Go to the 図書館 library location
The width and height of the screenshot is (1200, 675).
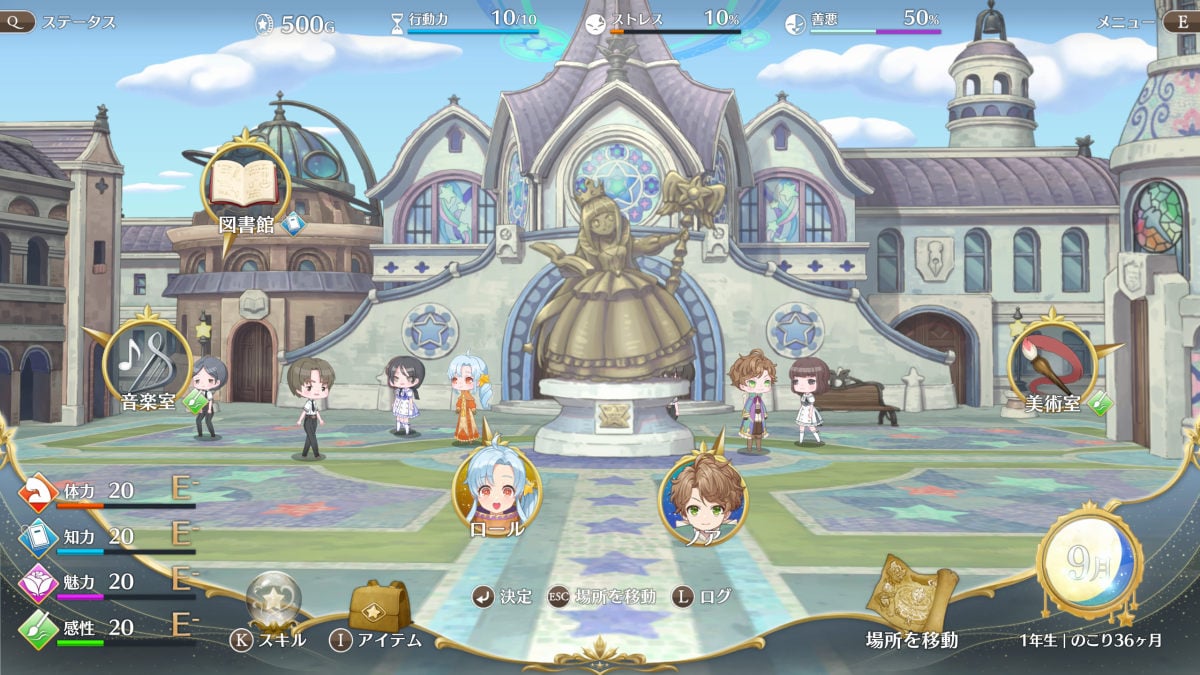pos(246,185)
